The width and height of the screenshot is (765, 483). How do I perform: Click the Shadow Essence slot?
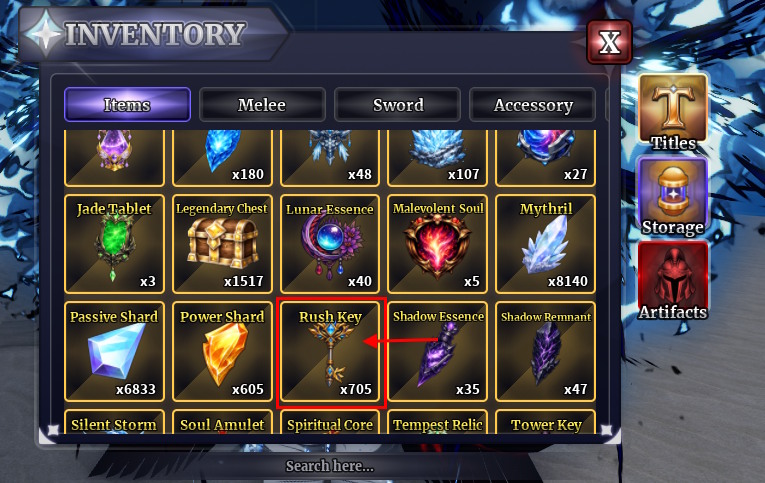[x=438, y=351]
